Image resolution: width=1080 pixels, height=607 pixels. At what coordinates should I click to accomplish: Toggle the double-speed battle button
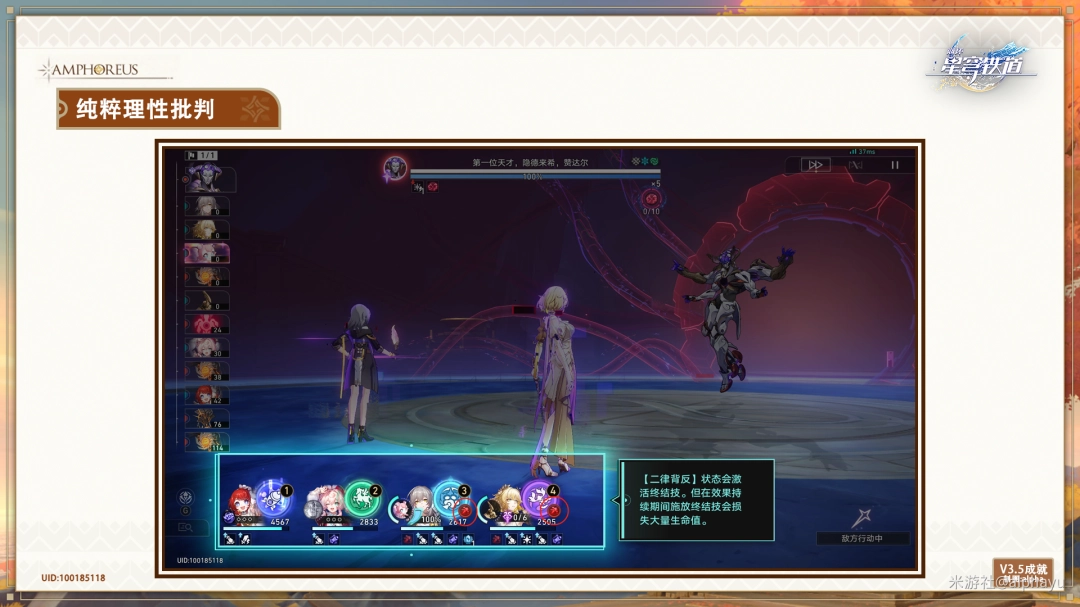[x=815, y=165]
